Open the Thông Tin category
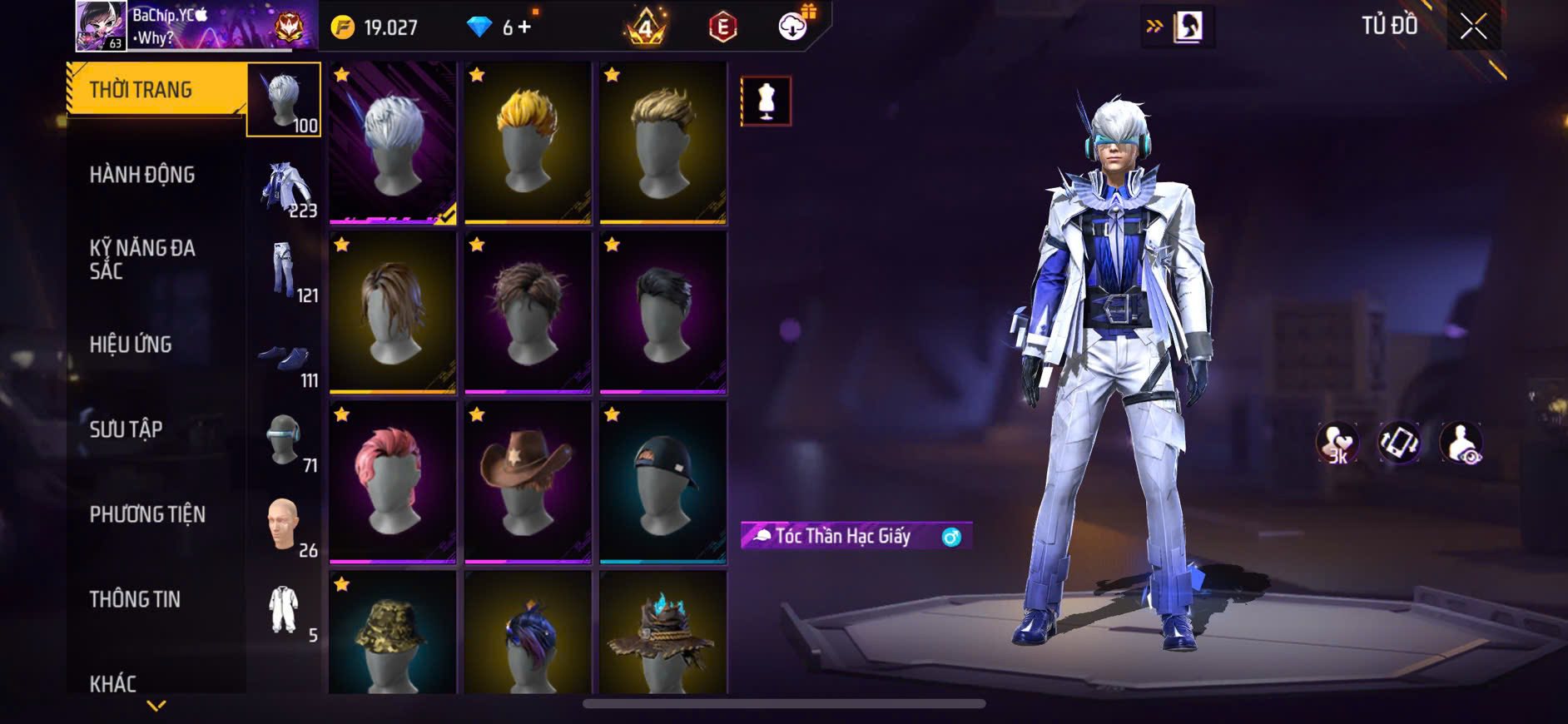The height and width of the screenshot is (724, 1568). [x=135, y=599]
